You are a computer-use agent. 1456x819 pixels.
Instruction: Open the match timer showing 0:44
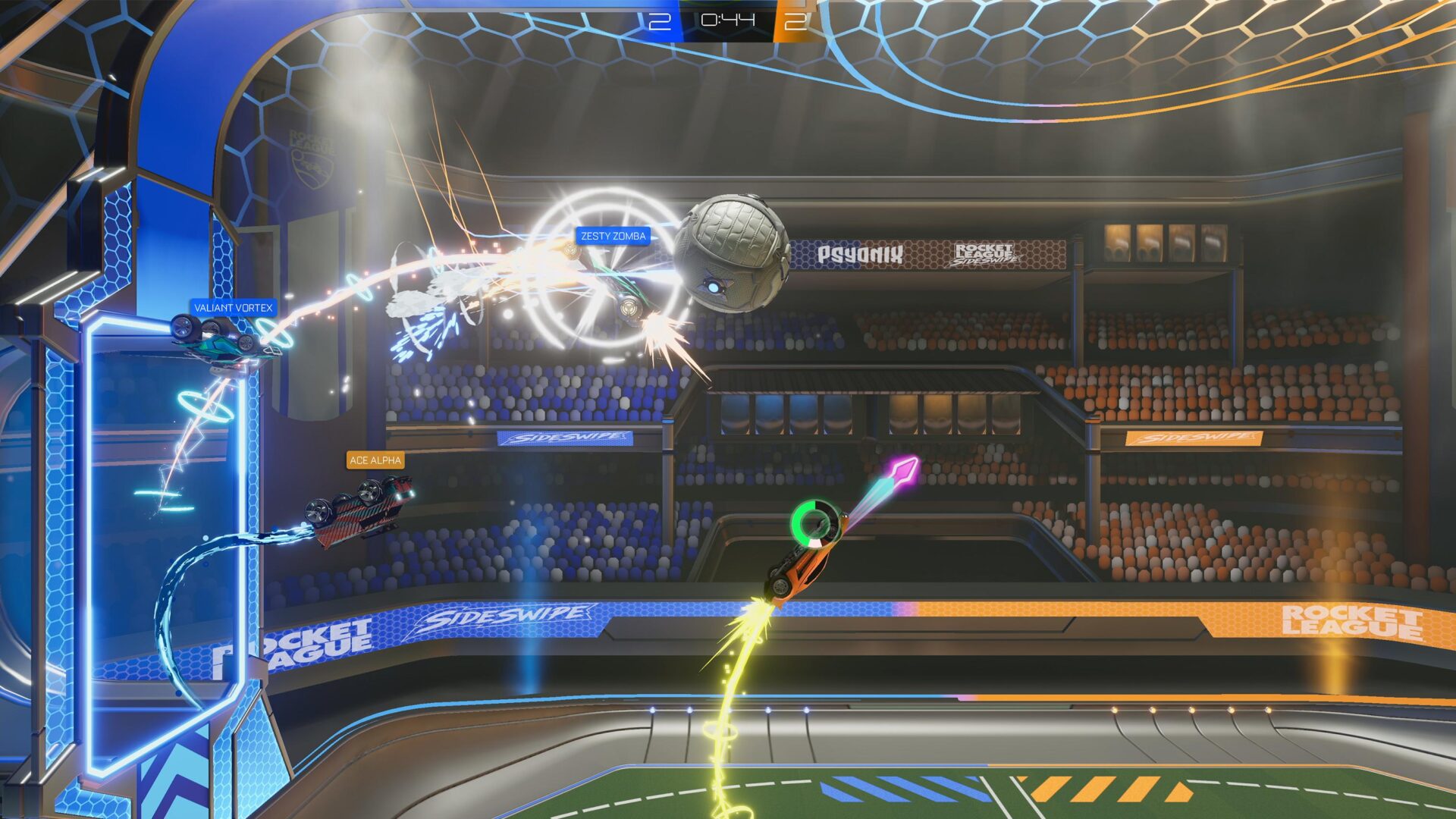click(729, 20)
